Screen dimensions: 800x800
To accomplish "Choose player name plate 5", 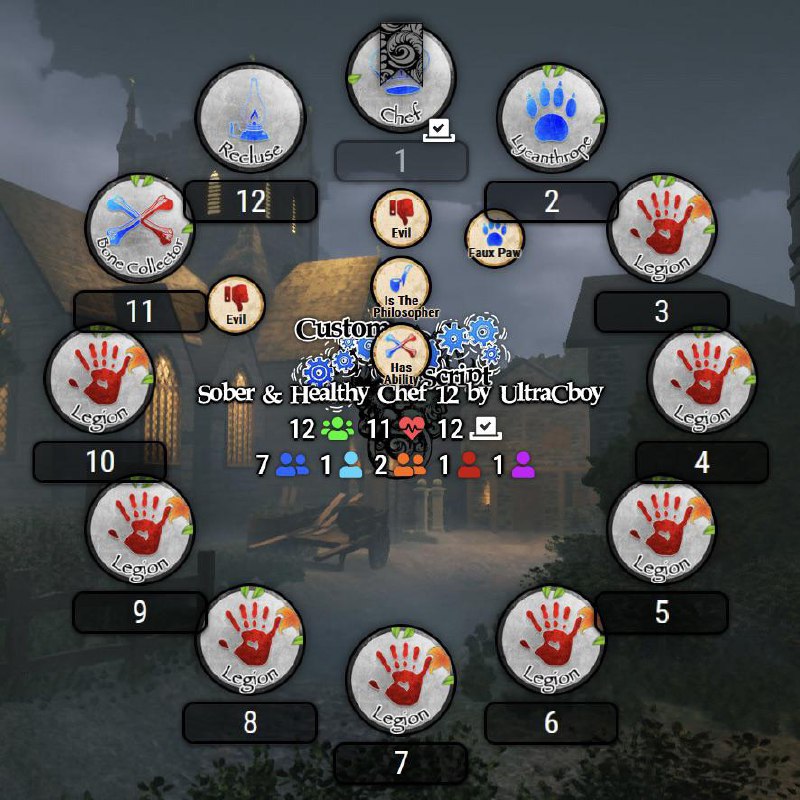I will pyautogui.click(x=661, y=612).
